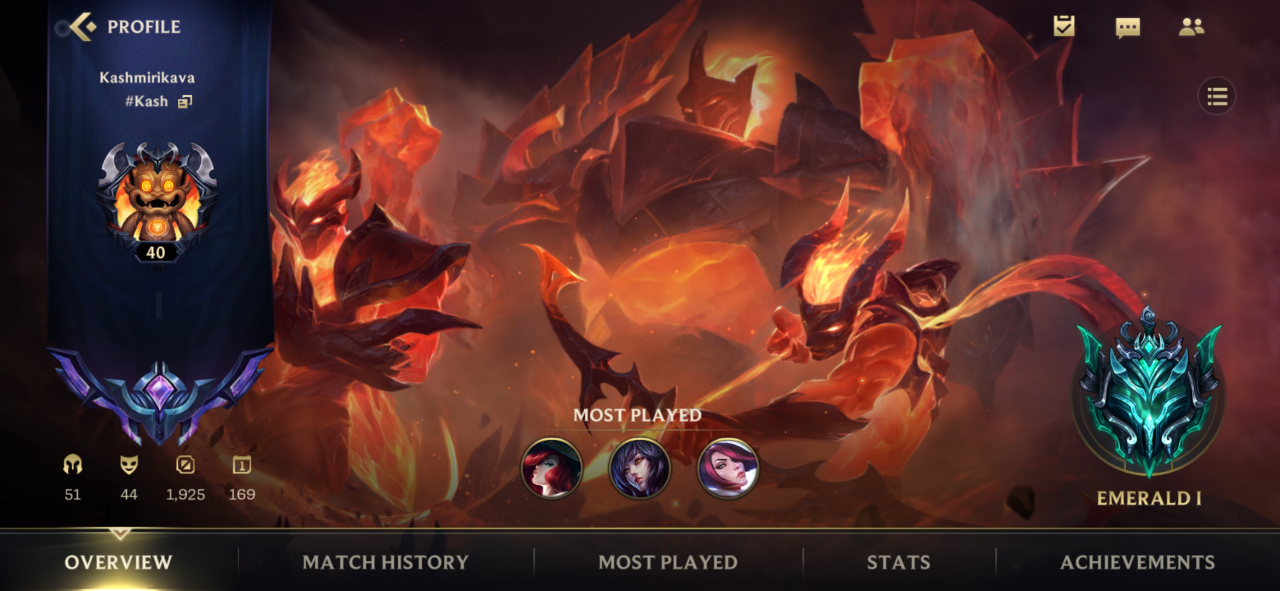Click the purple winged crest emblem
The height and width of the screenshot is (591, 1280).
click(x=158, y=393)
